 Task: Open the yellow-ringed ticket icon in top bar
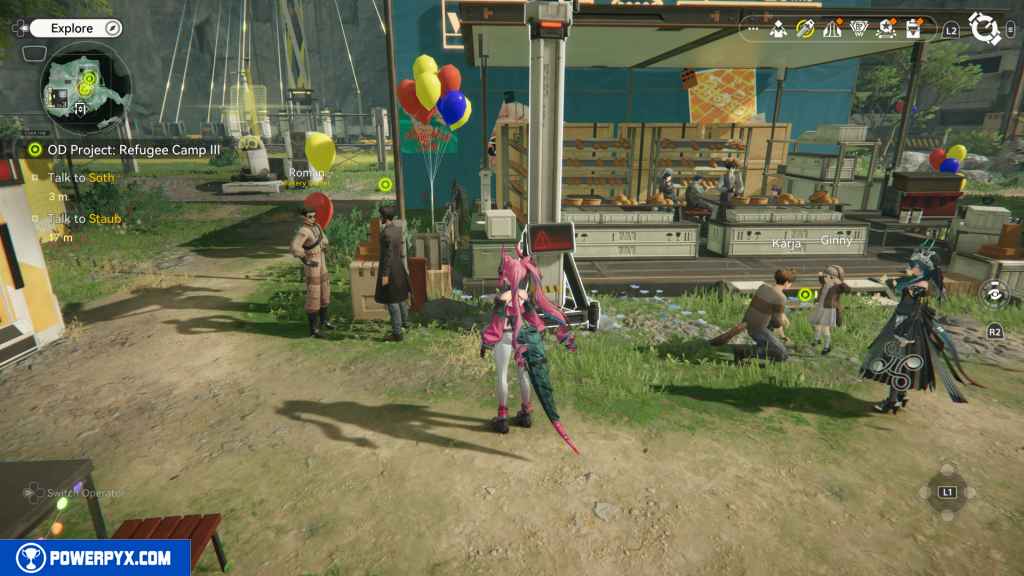click(805, 29)
